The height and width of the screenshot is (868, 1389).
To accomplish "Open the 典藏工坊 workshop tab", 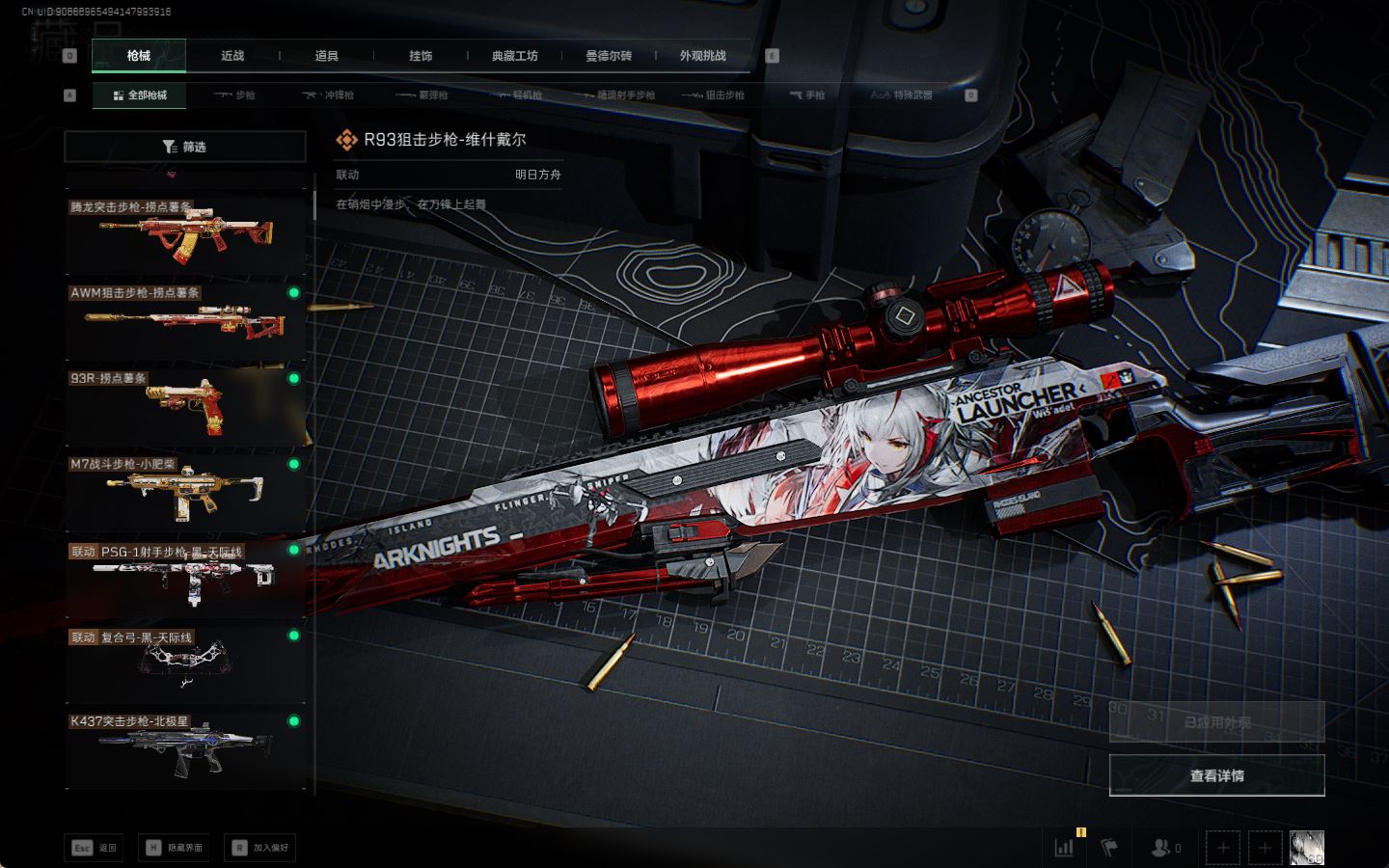I will tap(514, 56).
